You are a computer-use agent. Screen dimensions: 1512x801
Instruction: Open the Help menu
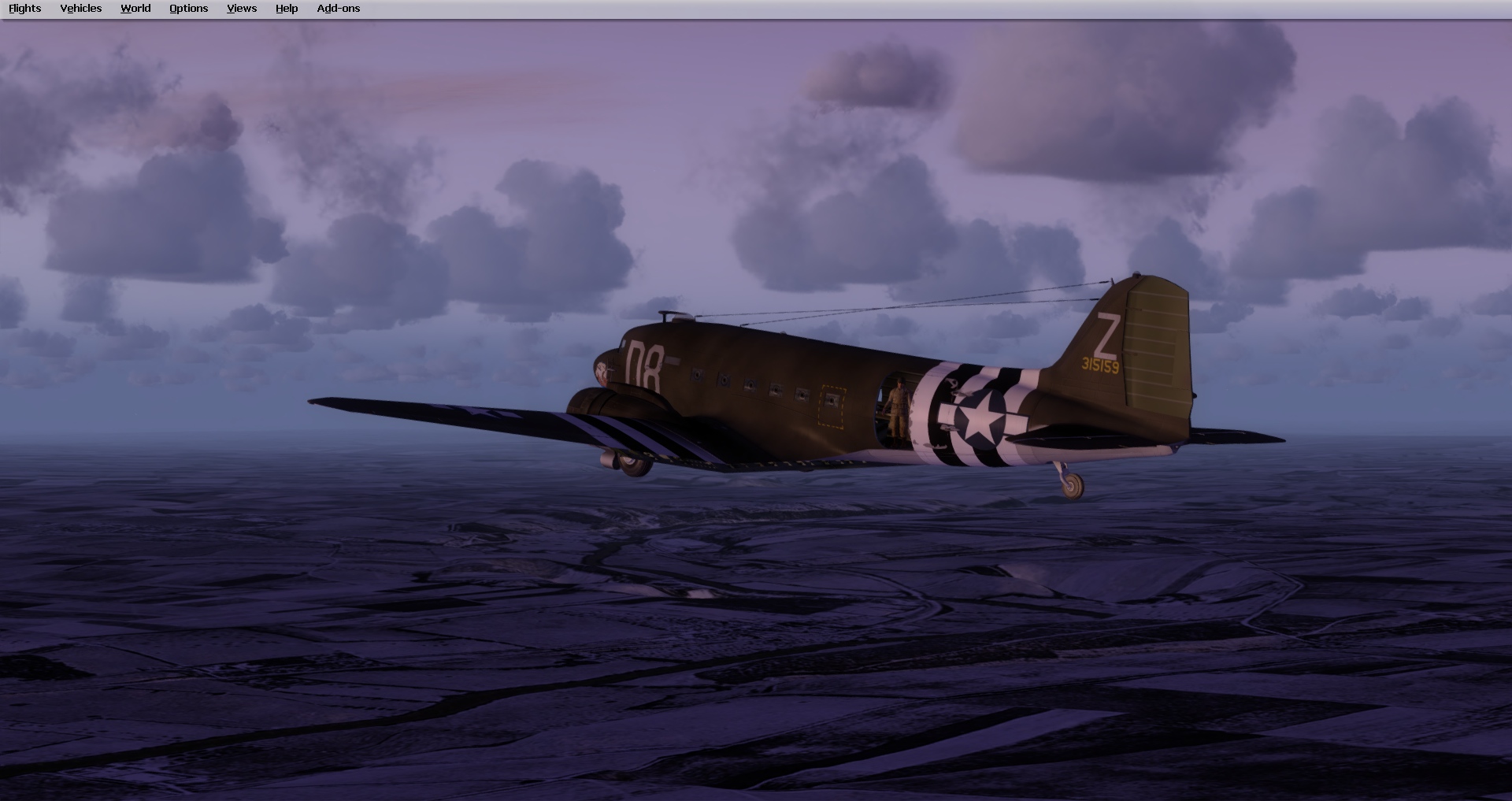[286, 8]
